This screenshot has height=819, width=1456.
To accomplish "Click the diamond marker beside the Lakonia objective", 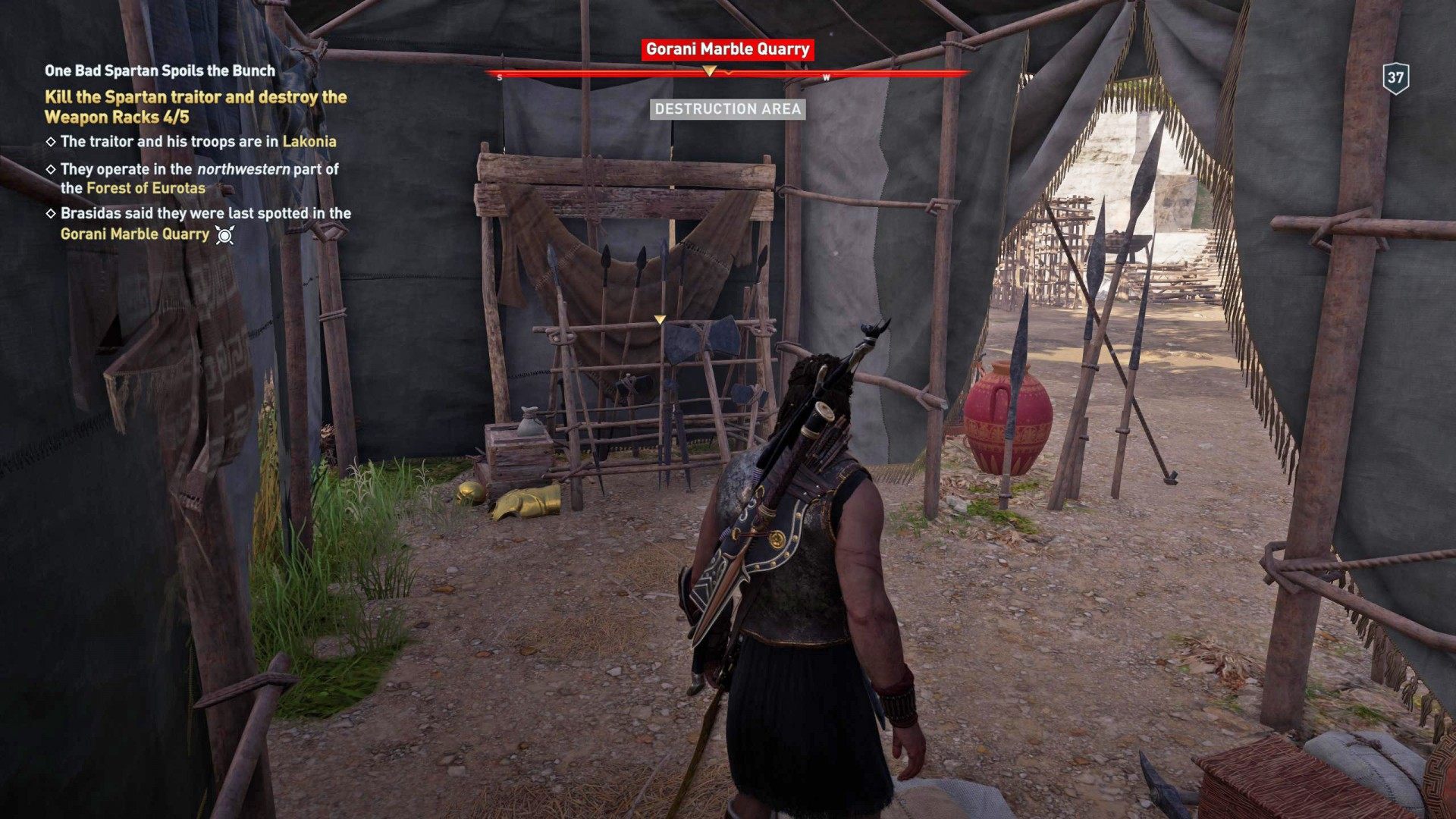I will click(51, 141).
